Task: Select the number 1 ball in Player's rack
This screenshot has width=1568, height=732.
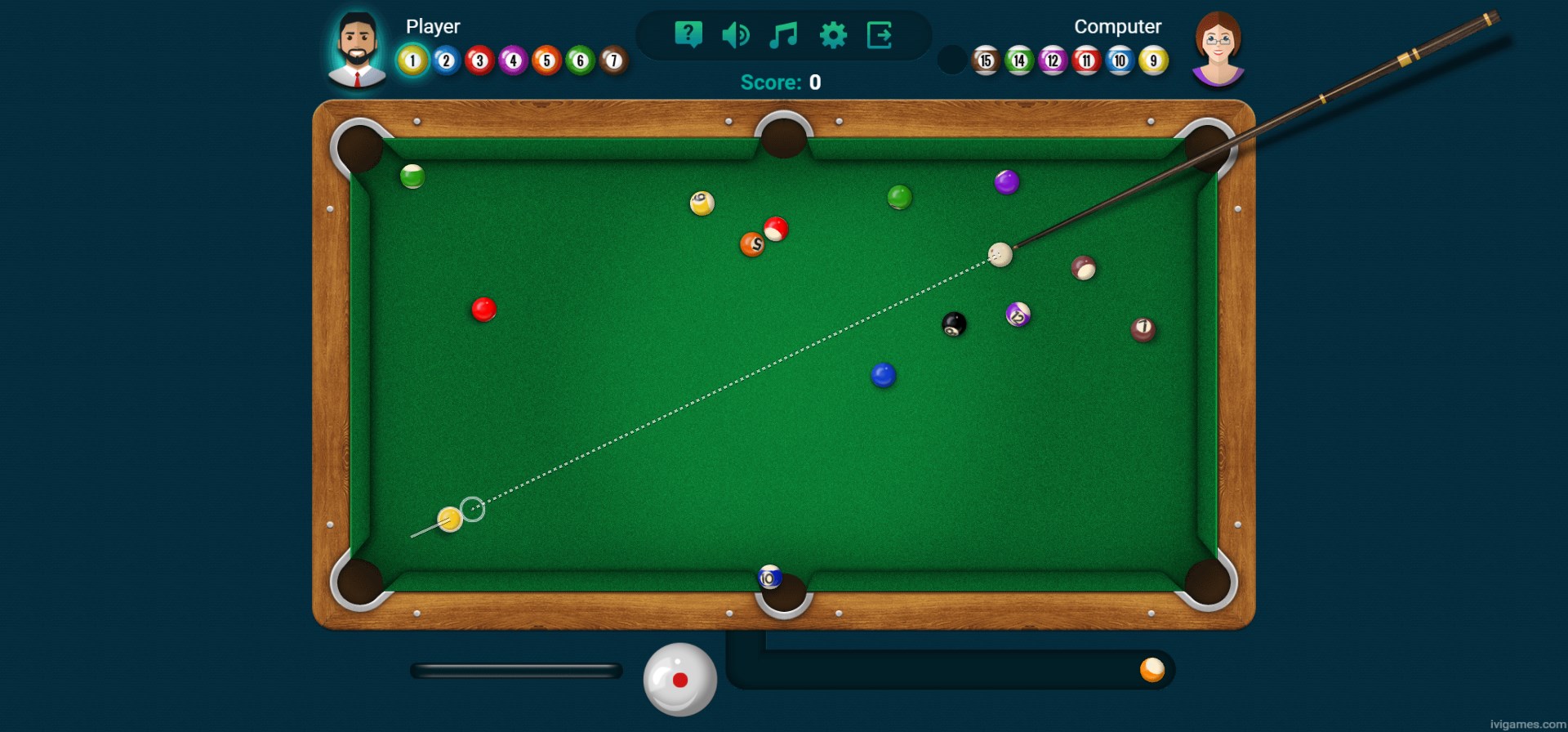Action: 412,59
